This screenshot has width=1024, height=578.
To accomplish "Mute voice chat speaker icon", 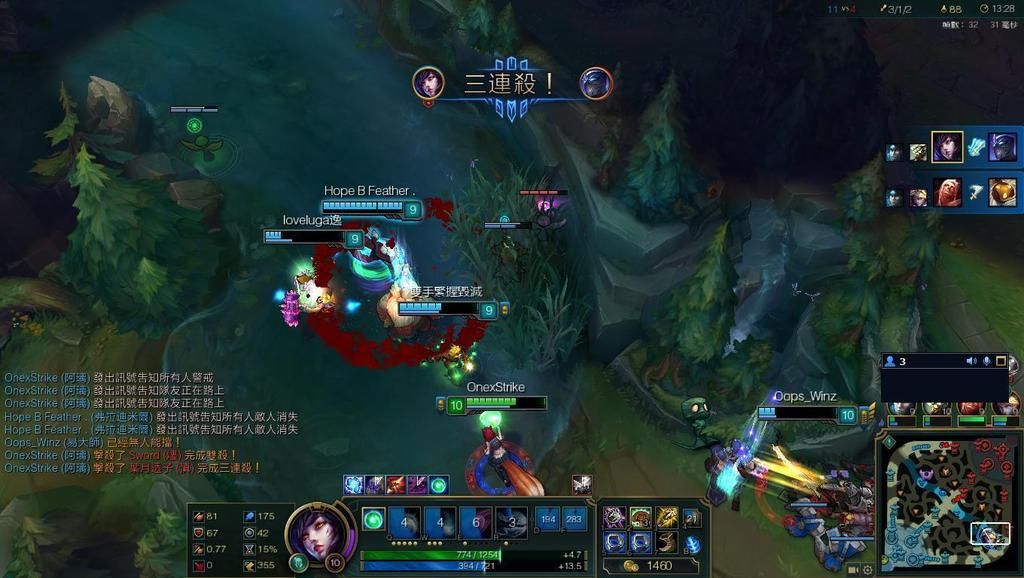I will (x=970, y=361).
